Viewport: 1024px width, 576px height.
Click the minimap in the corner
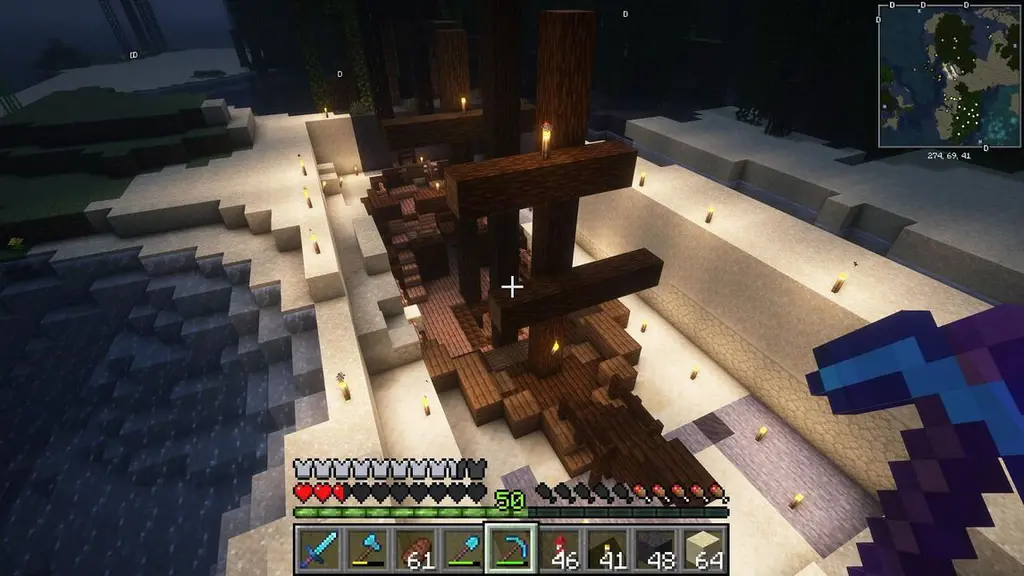(950, 76)
